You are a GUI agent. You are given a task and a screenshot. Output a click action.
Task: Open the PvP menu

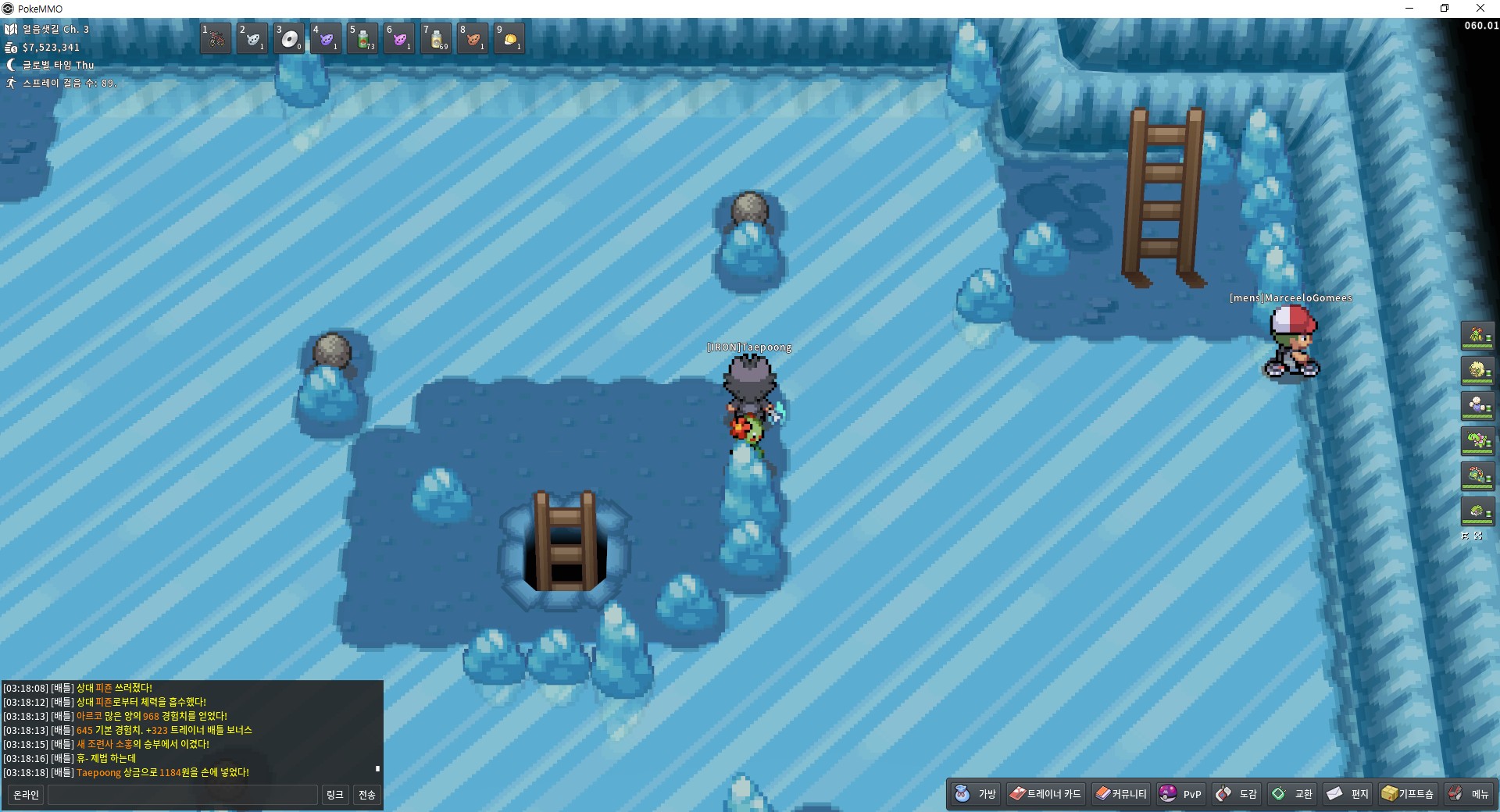(x=1180, y=794)
